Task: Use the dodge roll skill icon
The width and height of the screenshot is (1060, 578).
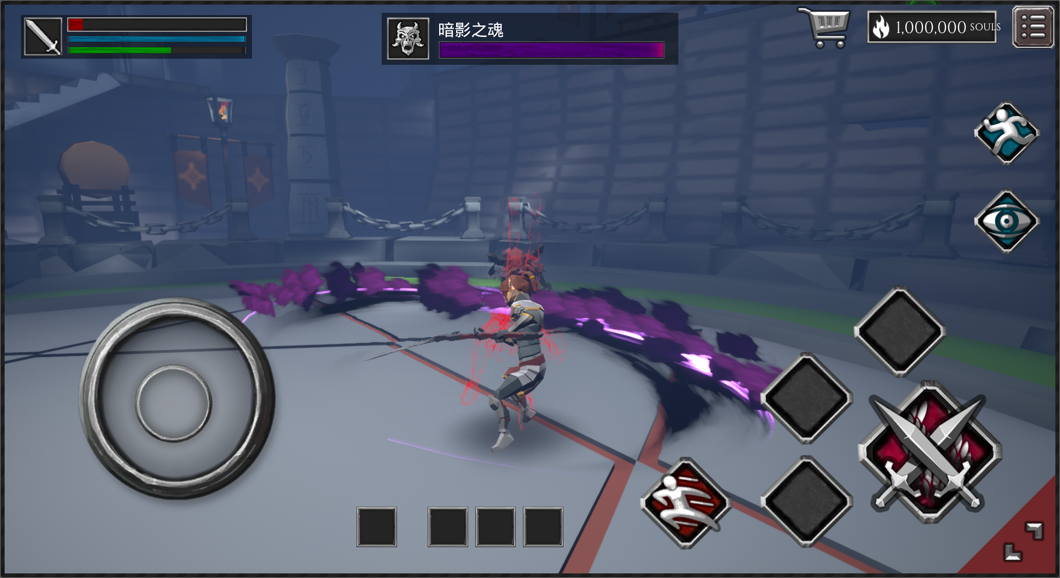Action: pyautogui.click(x=686, y=503)
